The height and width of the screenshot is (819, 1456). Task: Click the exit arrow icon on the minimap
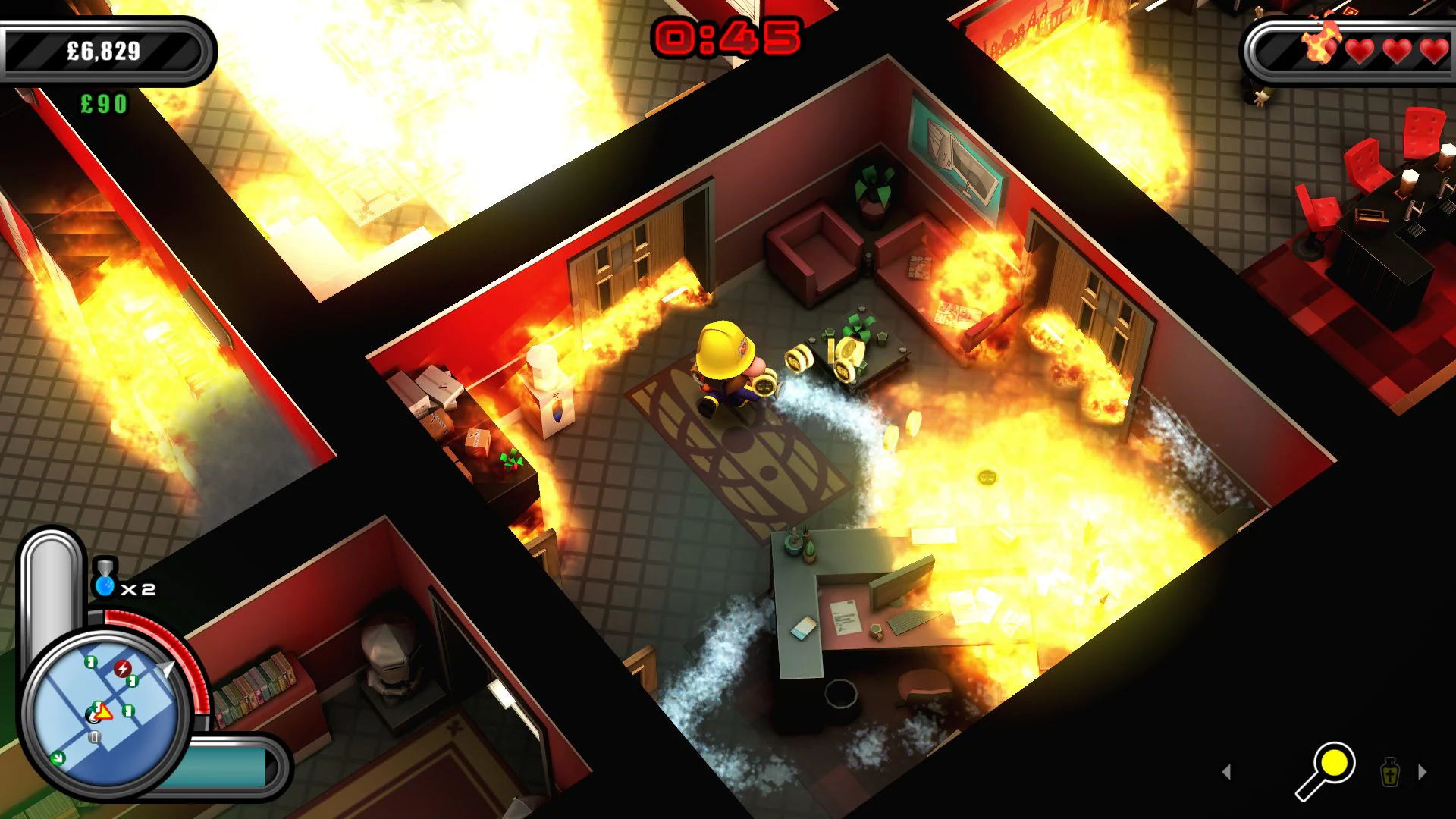58,758
